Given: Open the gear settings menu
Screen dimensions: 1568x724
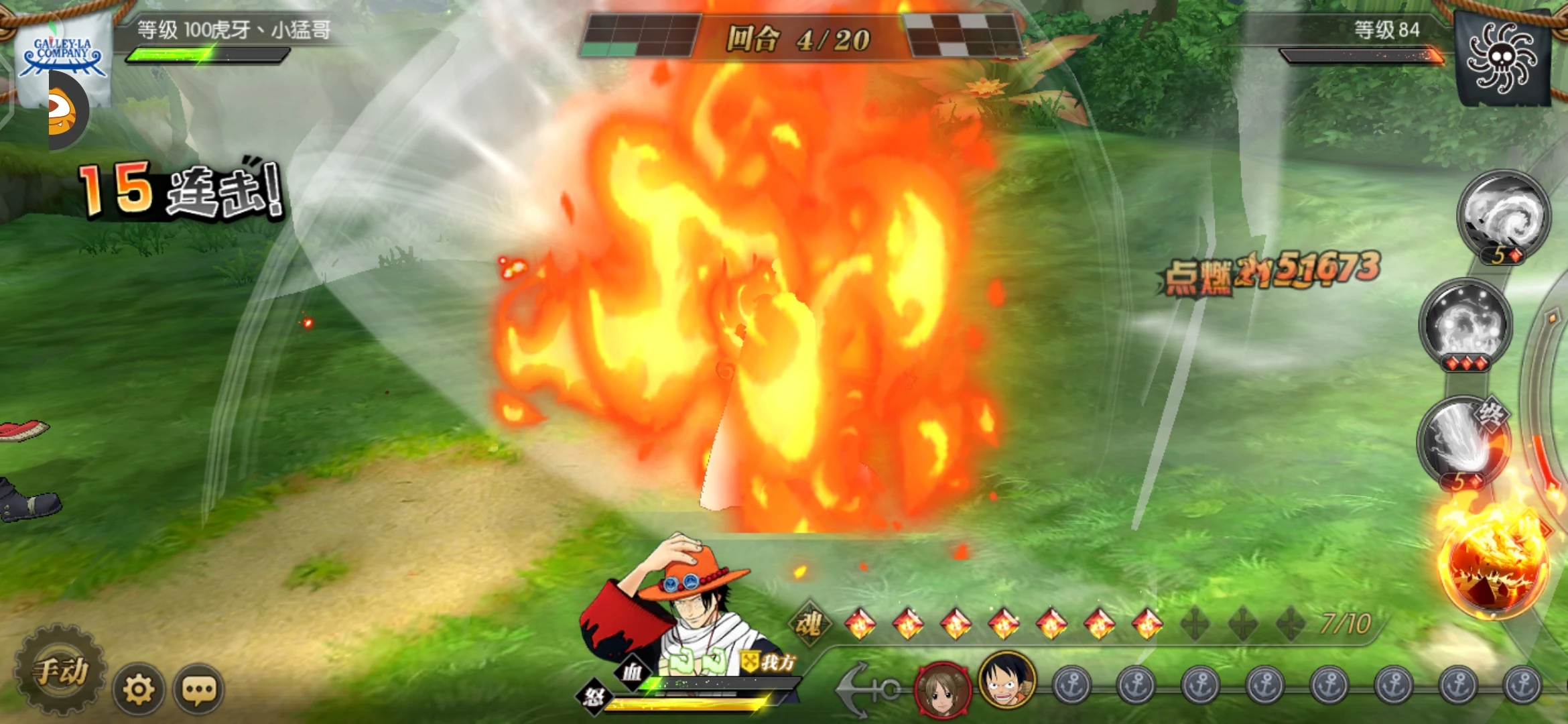Looking at the screenshot, I should point(139,688).
